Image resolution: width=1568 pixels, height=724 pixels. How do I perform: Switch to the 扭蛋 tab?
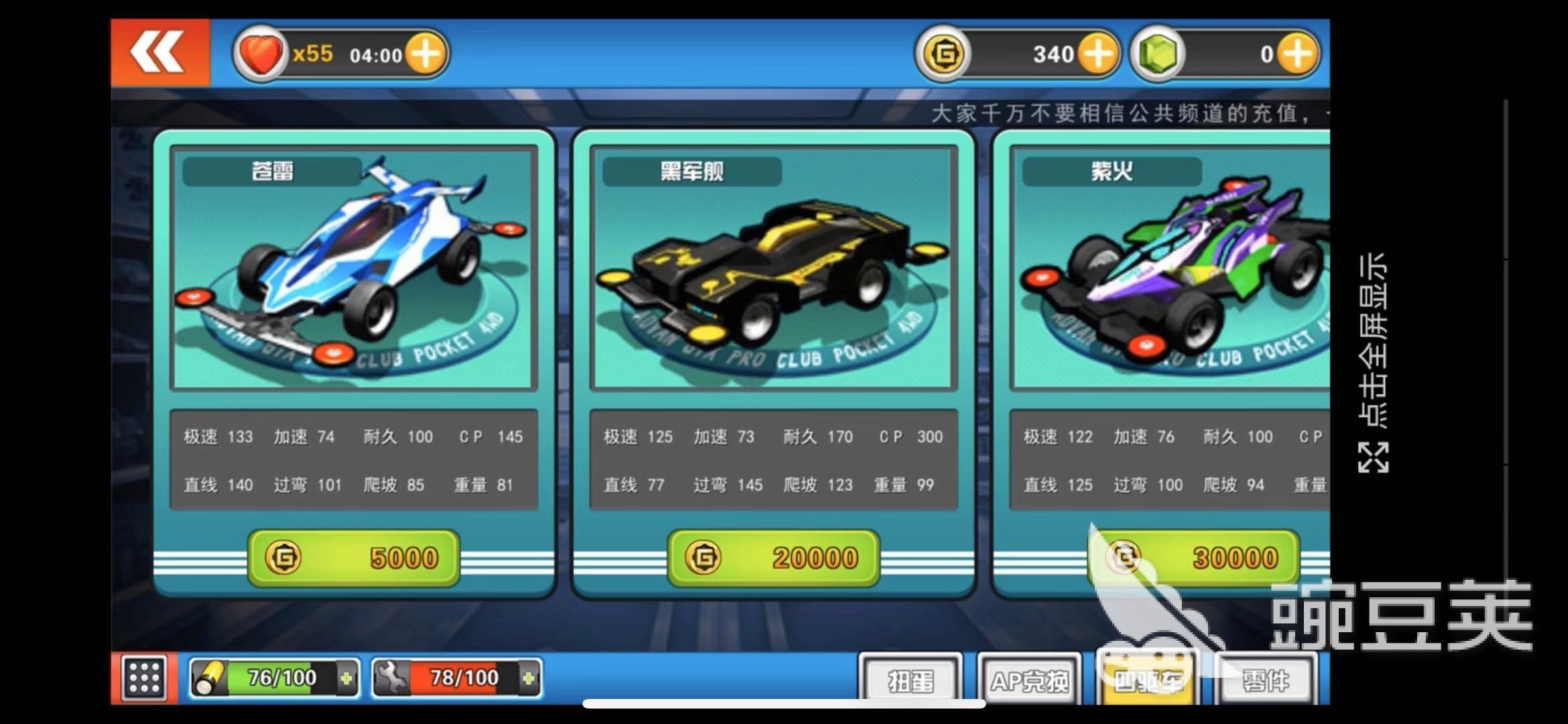[910, 680]
